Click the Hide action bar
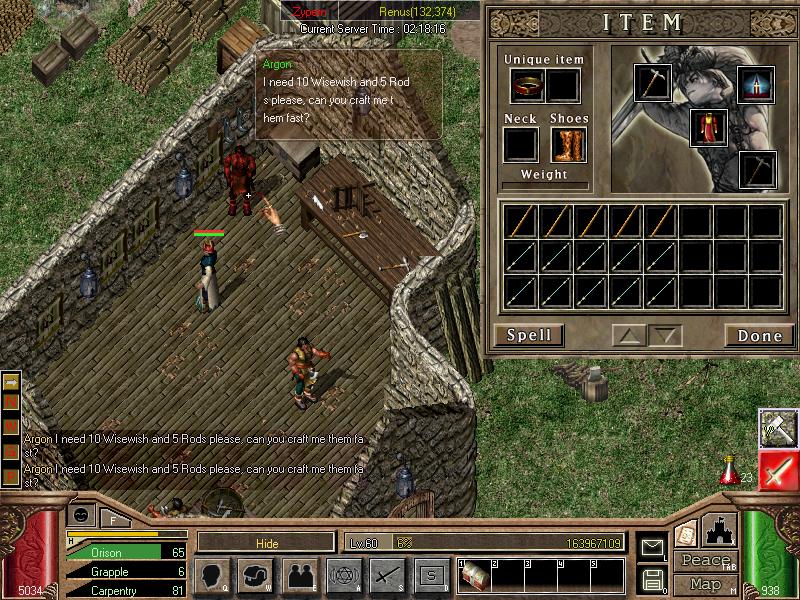800x600 pixels. [x=266, y=542]
